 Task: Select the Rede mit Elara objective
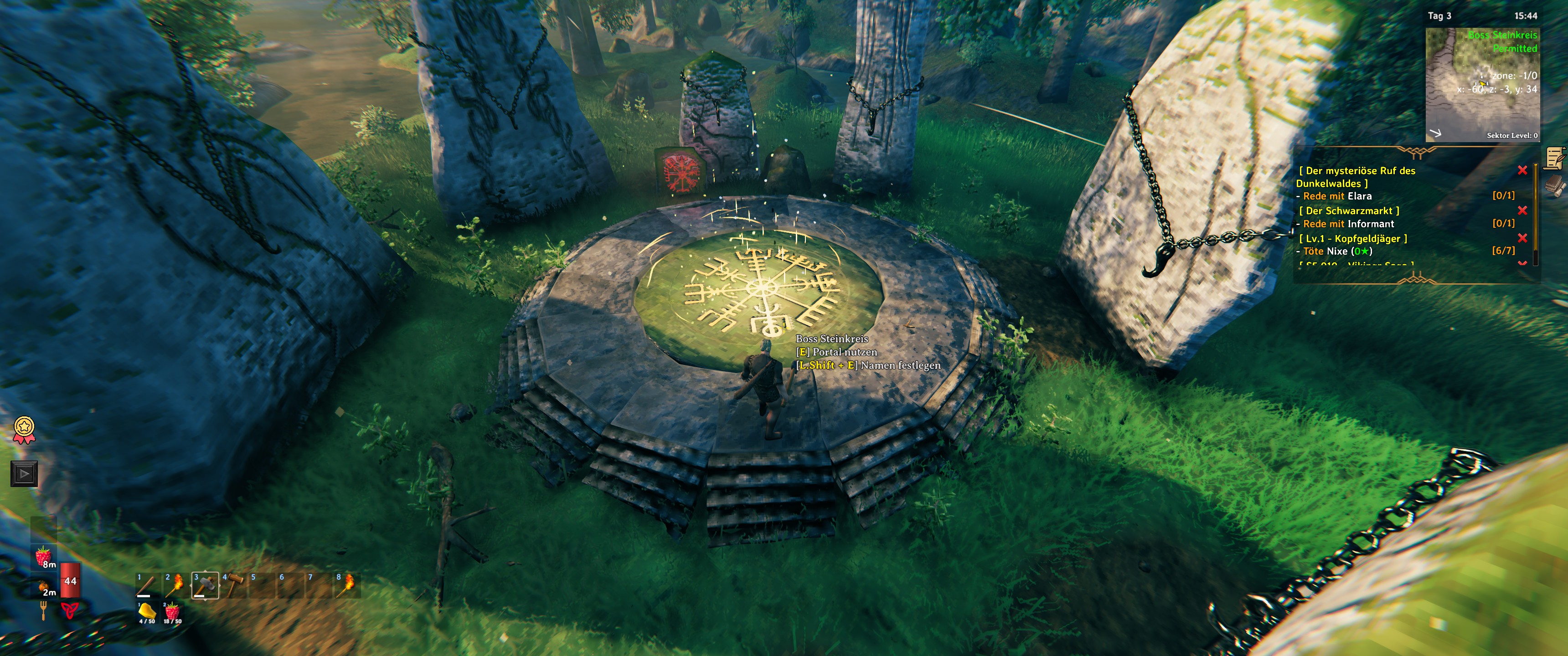point(1337,196)
